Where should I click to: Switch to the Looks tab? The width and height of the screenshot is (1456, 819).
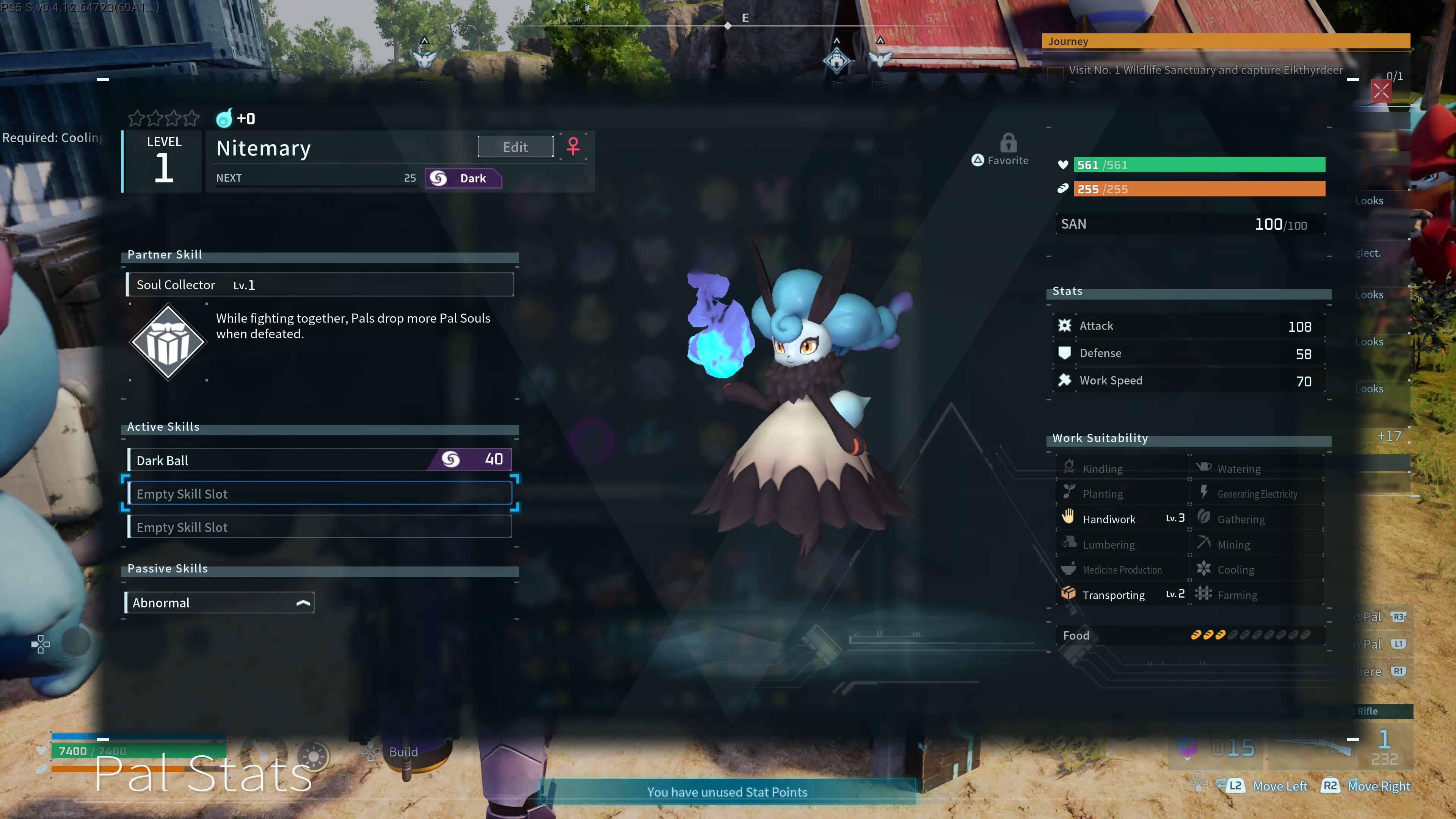pyautogui.click(x=1370, y=201)
